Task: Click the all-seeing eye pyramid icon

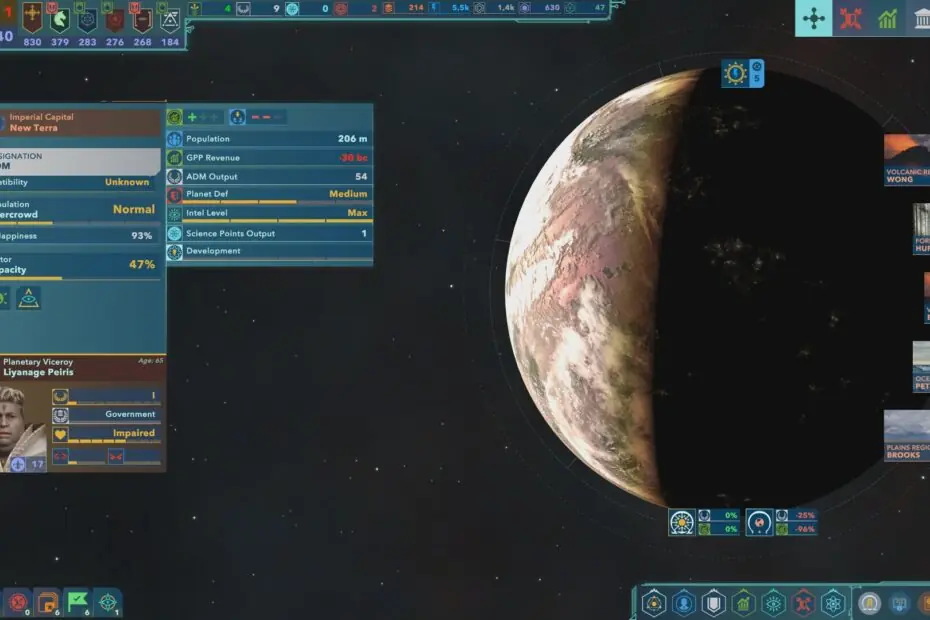Action: [x=29, y=297]
